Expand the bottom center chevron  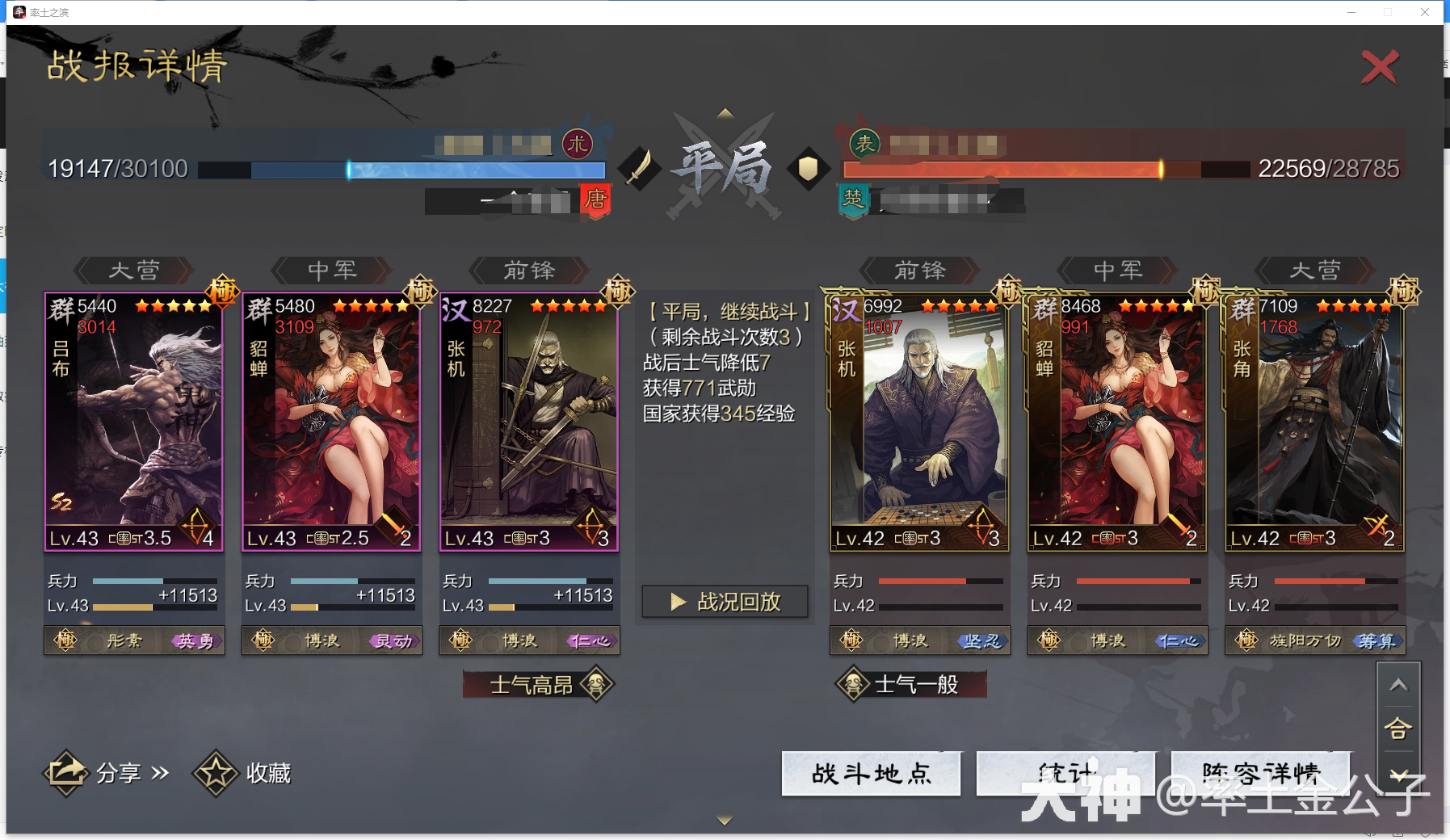point(723,818)
